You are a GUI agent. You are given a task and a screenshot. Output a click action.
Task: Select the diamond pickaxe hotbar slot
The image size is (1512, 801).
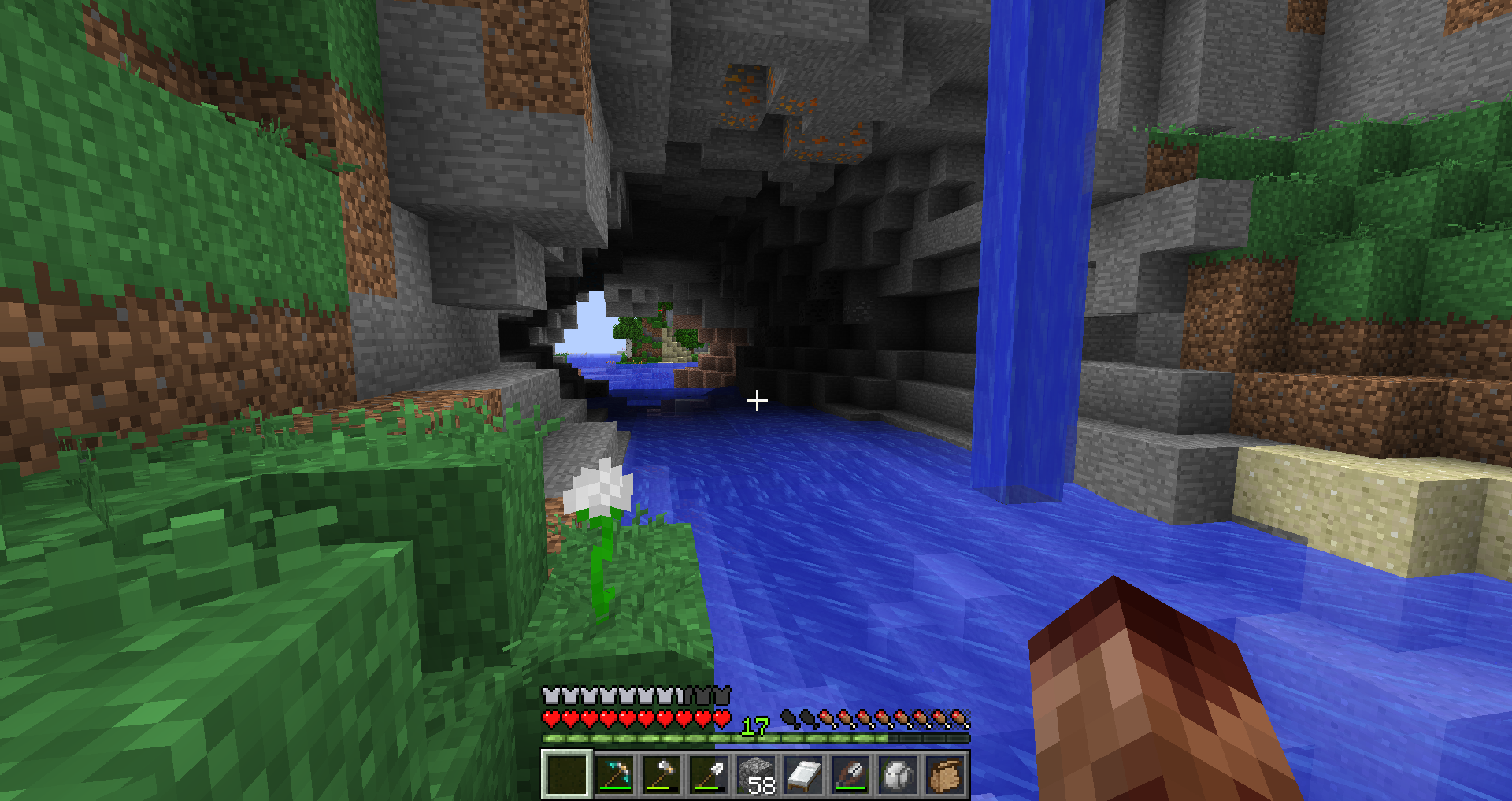pyautogui.click(x=614, y=775)
